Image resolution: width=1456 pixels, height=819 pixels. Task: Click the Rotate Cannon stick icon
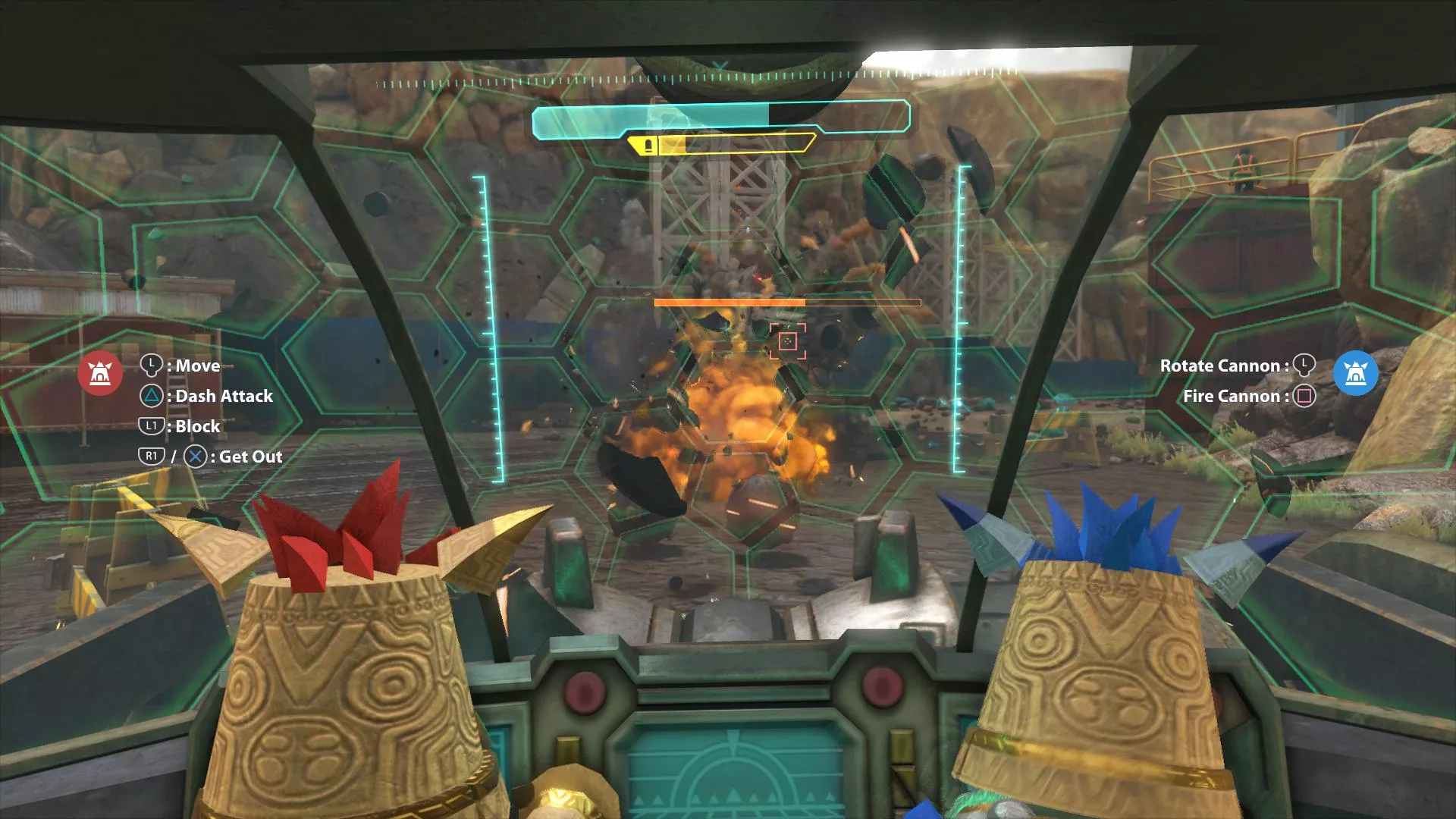1306,366
